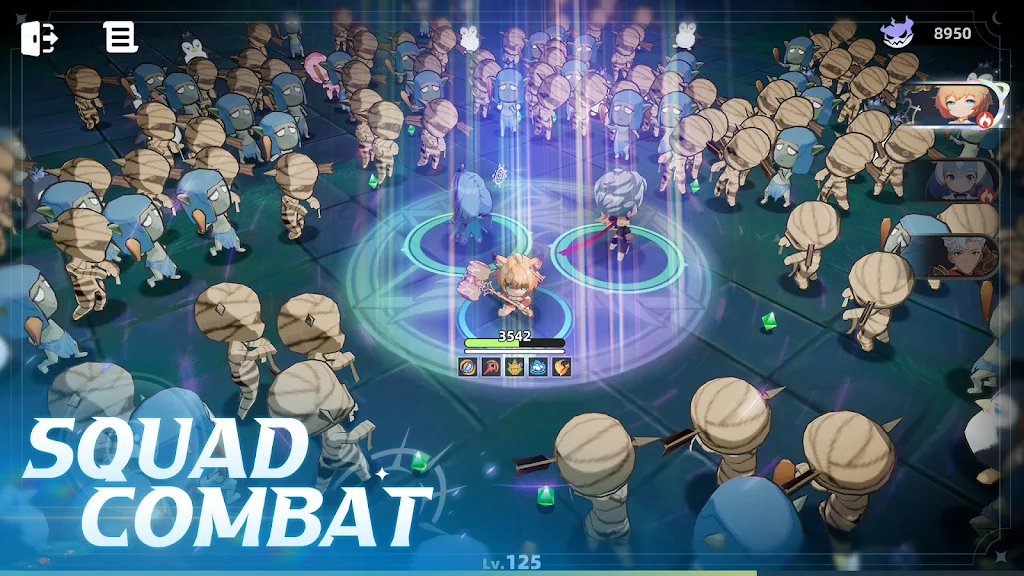Switch to the blue-haired hero portrait
The image size is (1024, 576).
pyautogui.click(x=957, y=181)
